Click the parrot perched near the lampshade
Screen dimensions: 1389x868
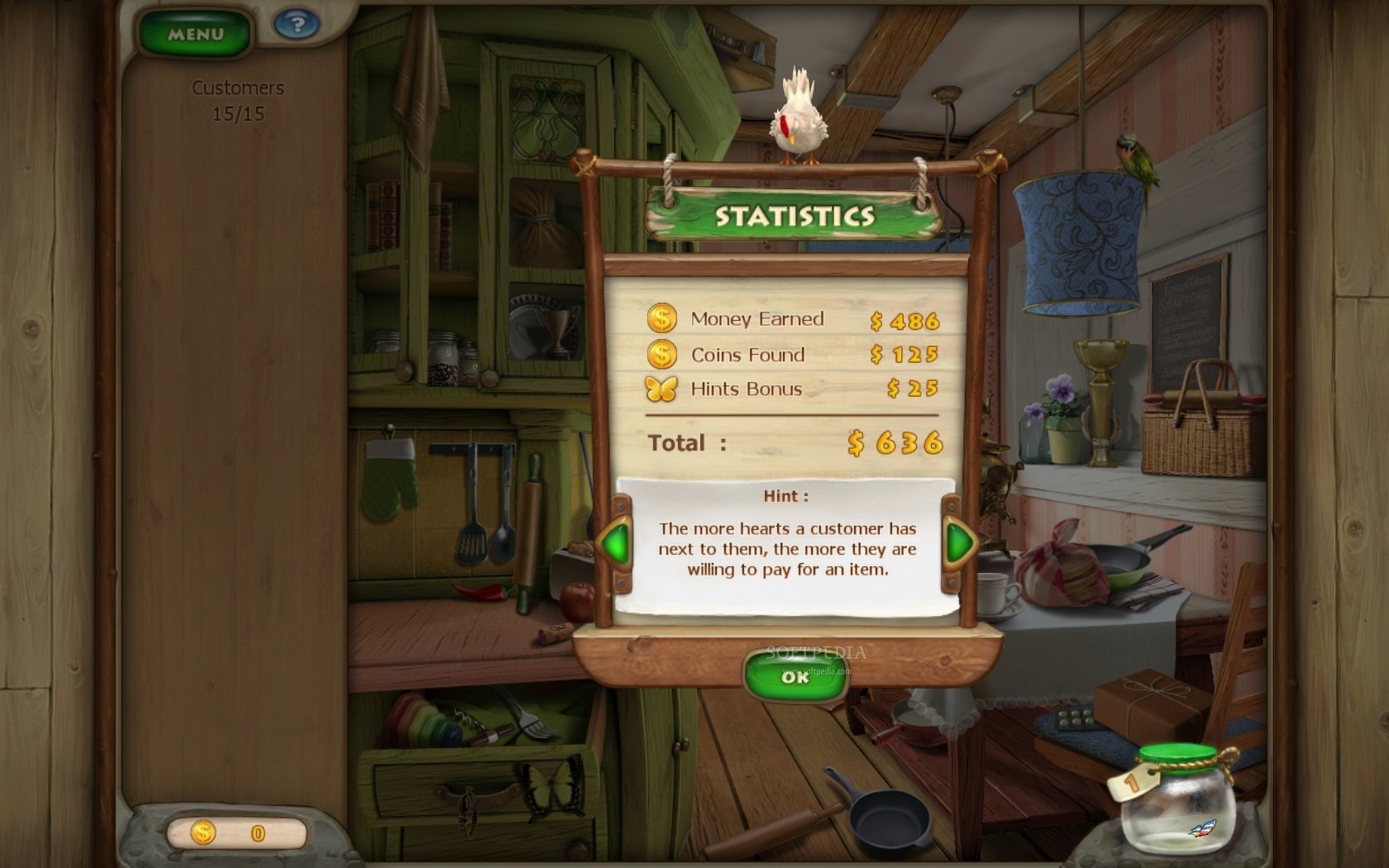pyautogui.click(x=1134, y=154)
